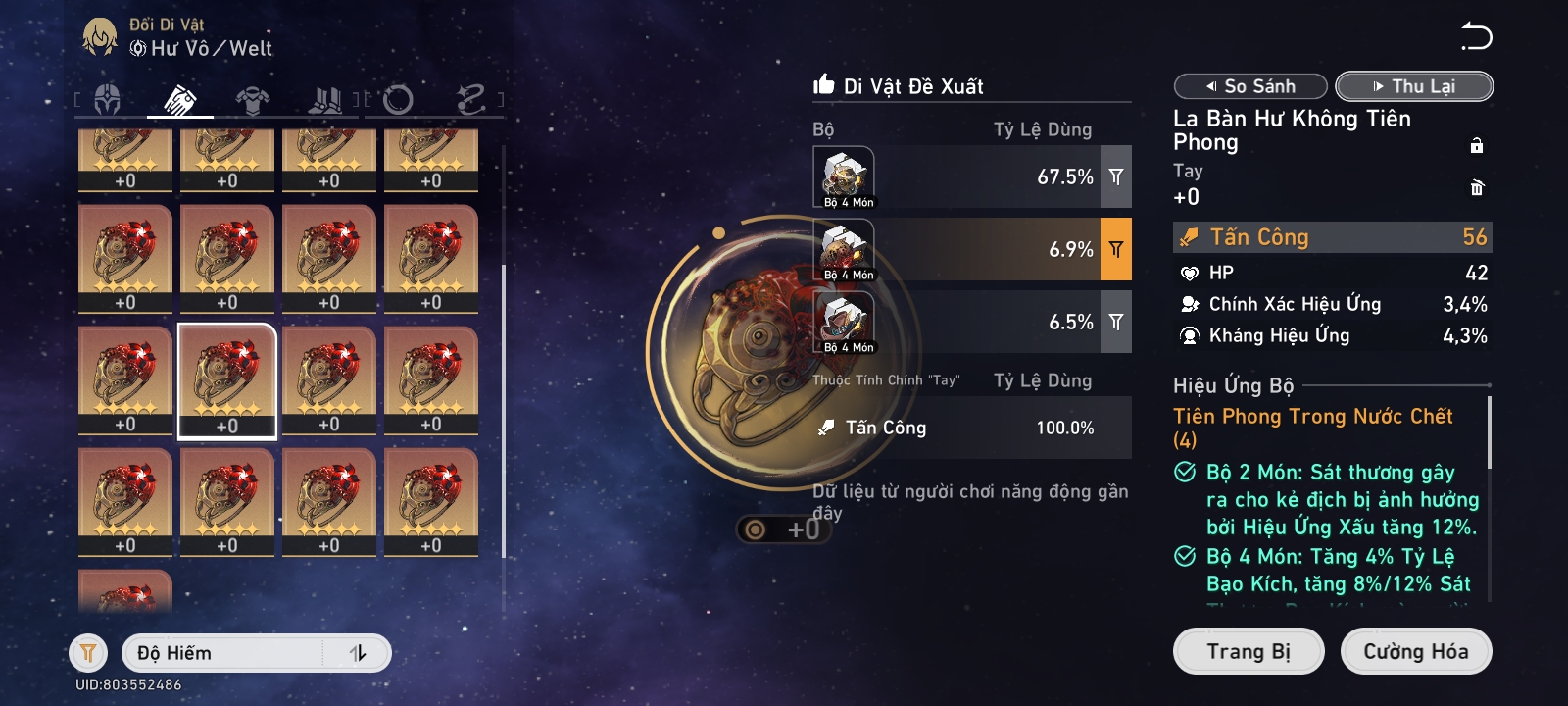Filter by the 6.5% recommended set

pos(1116,322)
